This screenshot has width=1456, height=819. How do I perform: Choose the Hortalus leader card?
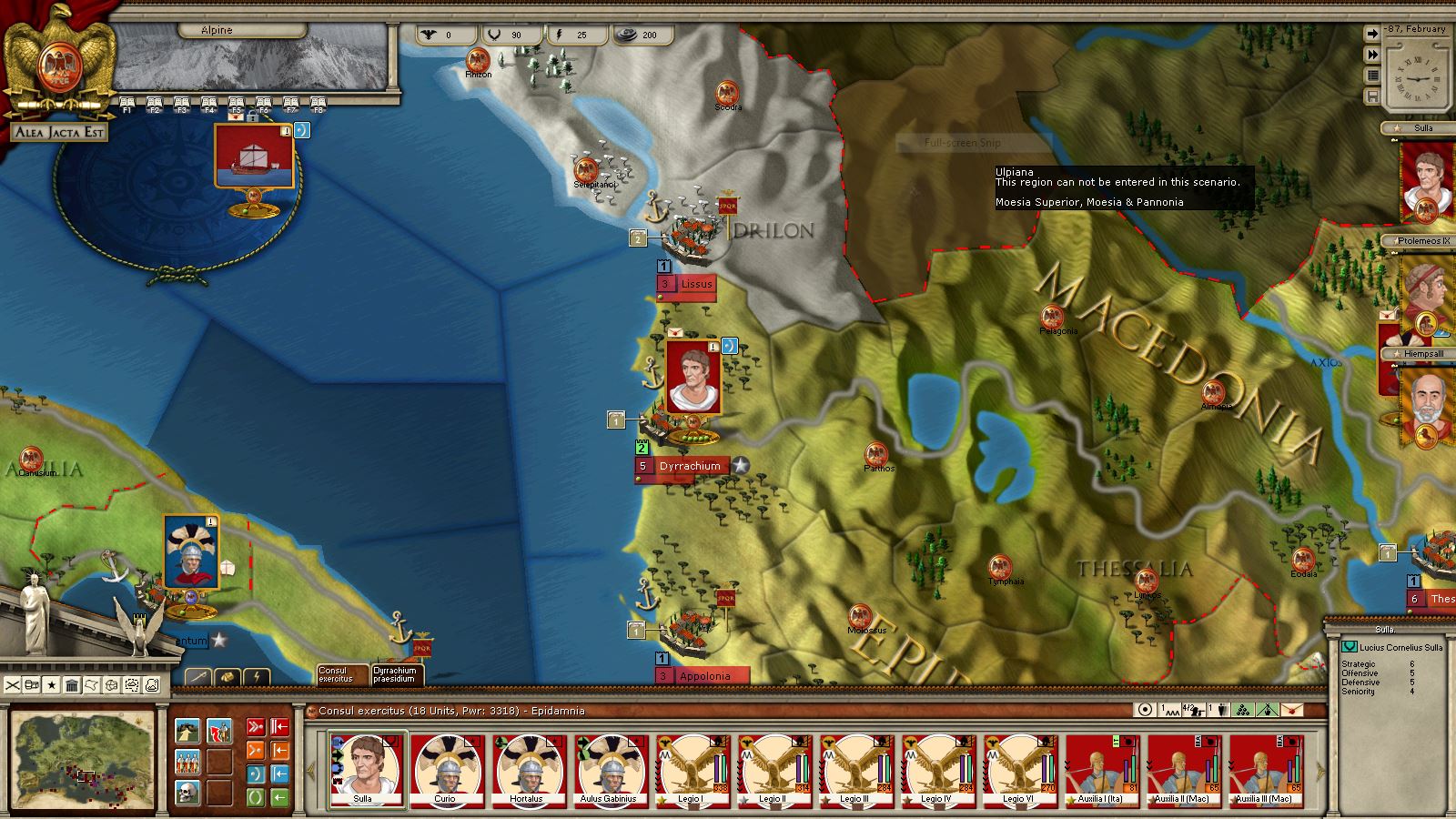pos(526,770)
